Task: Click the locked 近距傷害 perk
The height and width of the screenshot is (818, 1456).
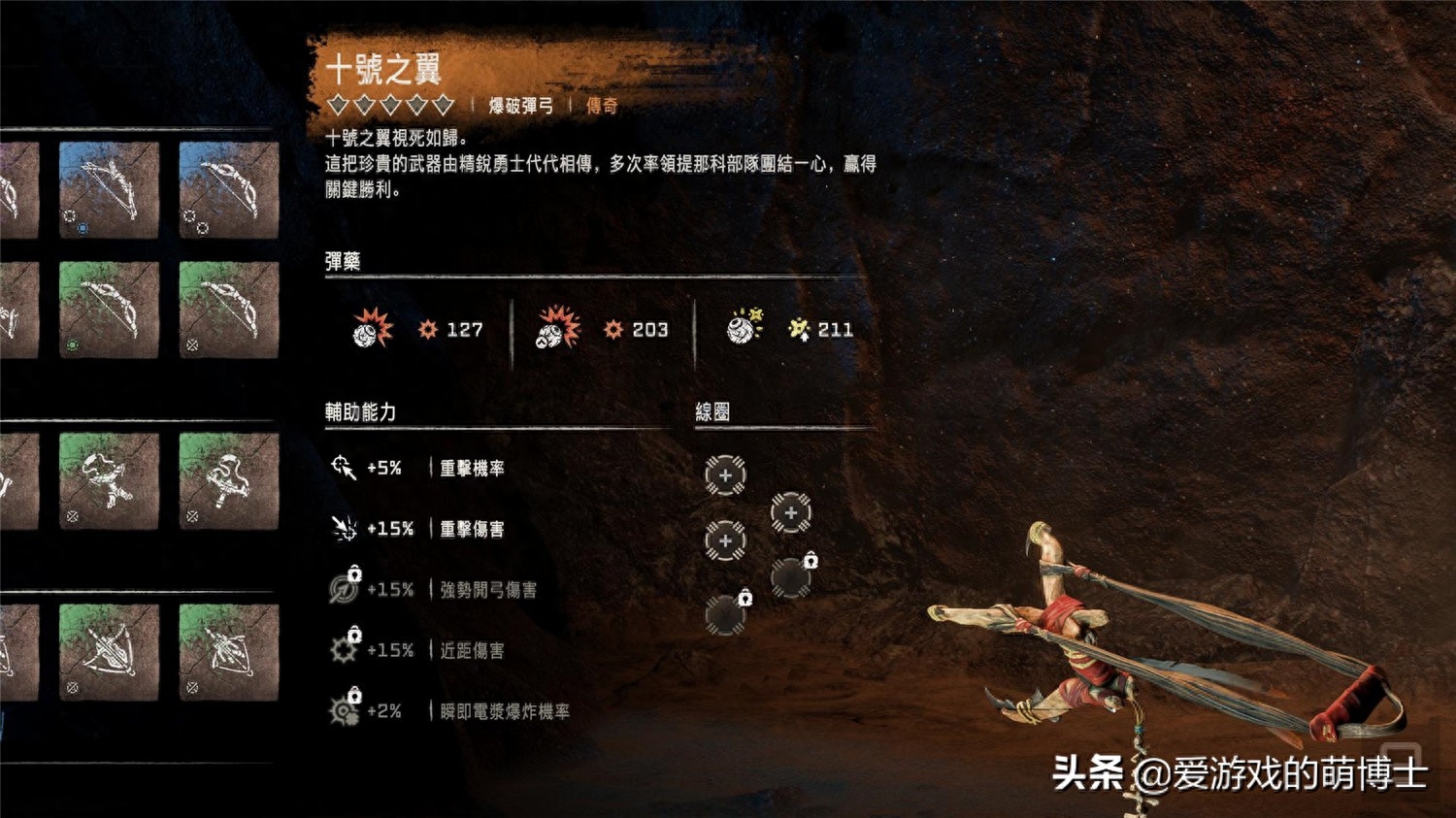Action: coord(417,650)
